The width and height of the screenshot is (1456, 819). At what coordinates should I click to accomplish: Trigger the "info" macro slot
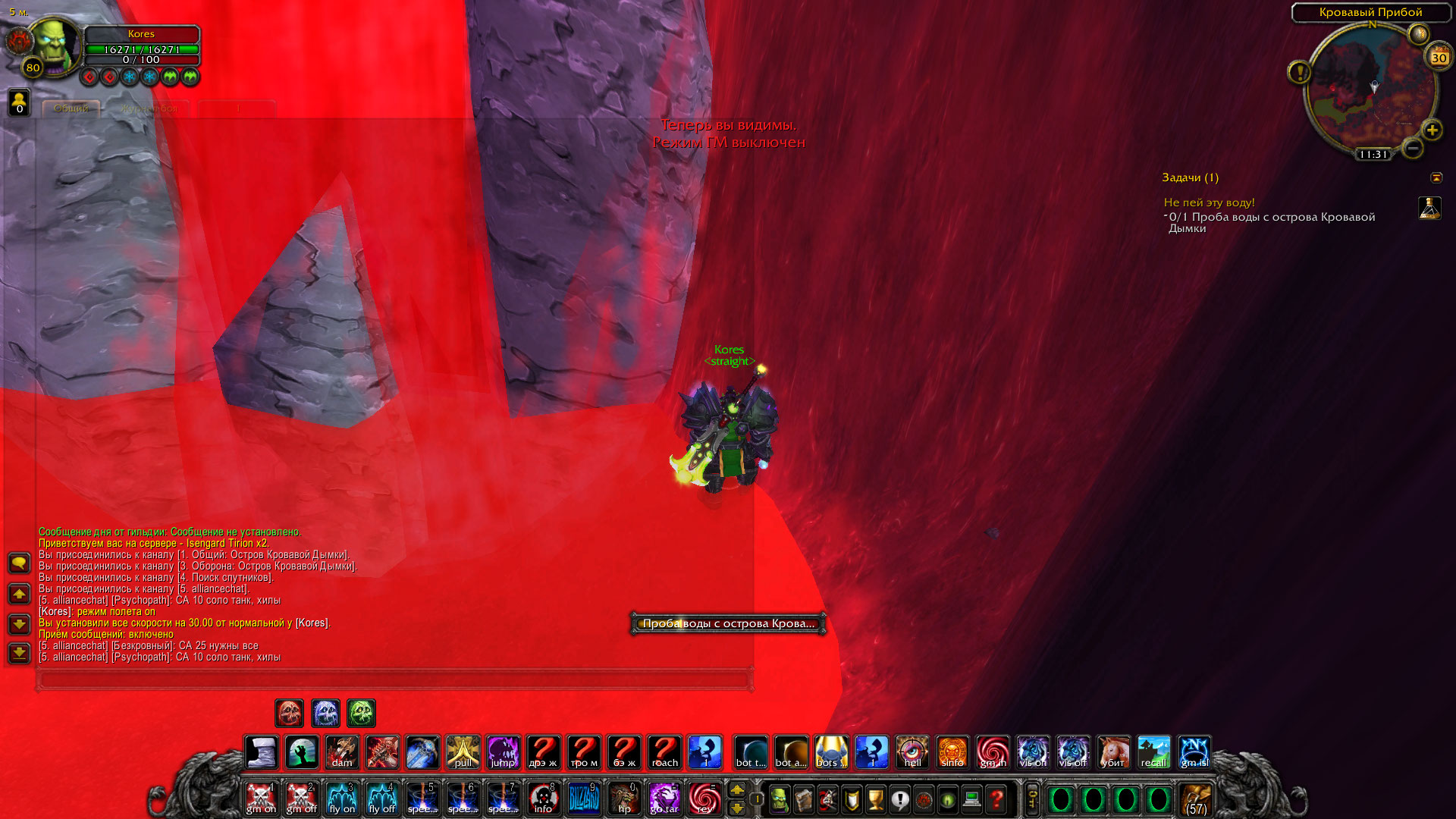point(543,799)
